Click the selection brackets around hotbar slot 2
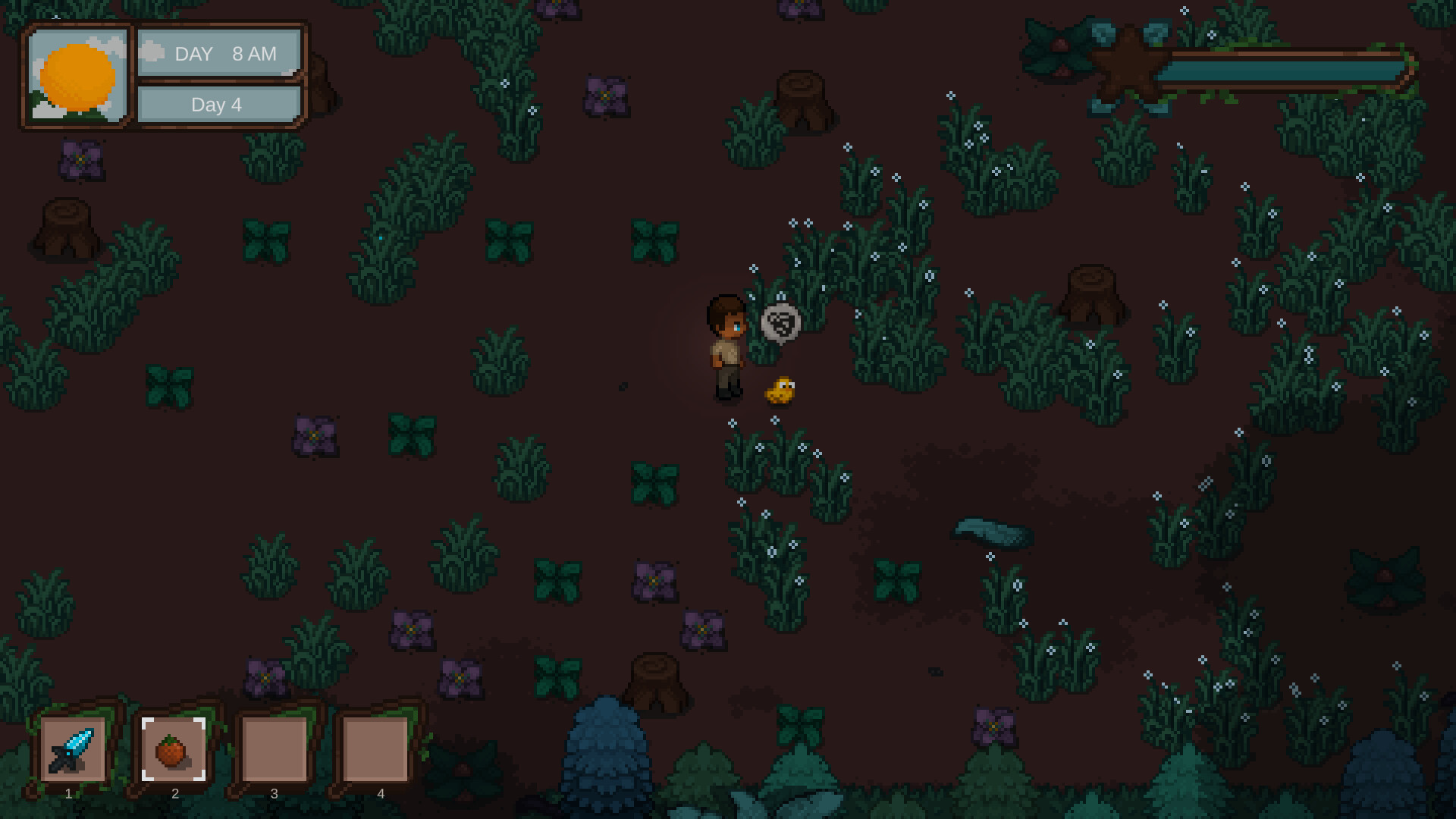Image resolution: width=1456 pixels, height=819 pixels. pyautogui.click(x=175, y=751)
